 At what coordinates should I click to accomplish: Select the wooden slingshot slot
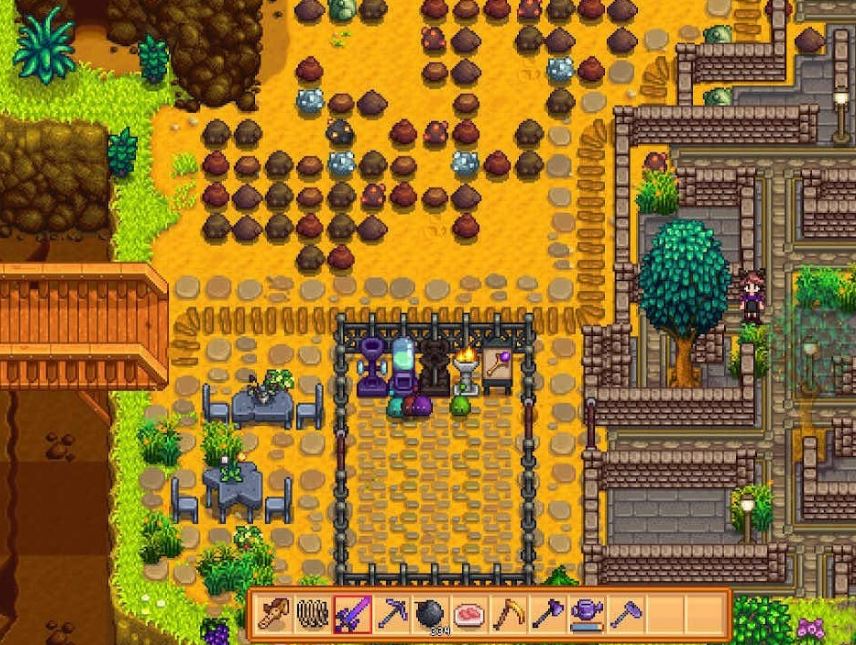(x=274, y=613)
